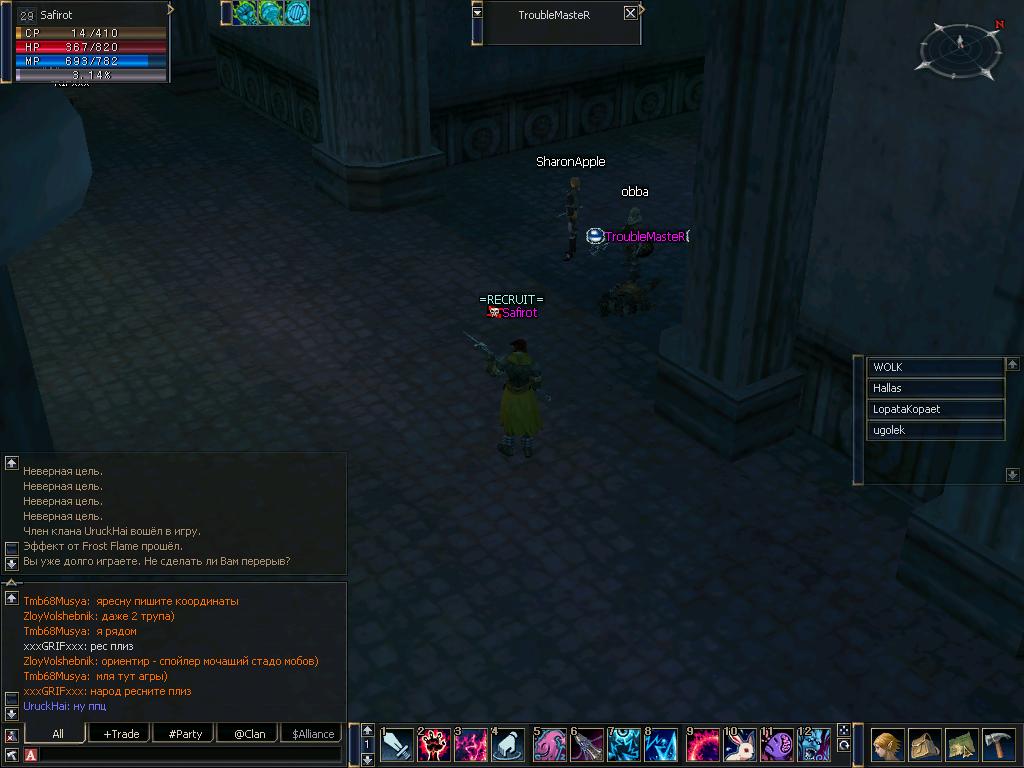
Task: Use the sword attack in hotbar slot 1
Action: (397, 745)
